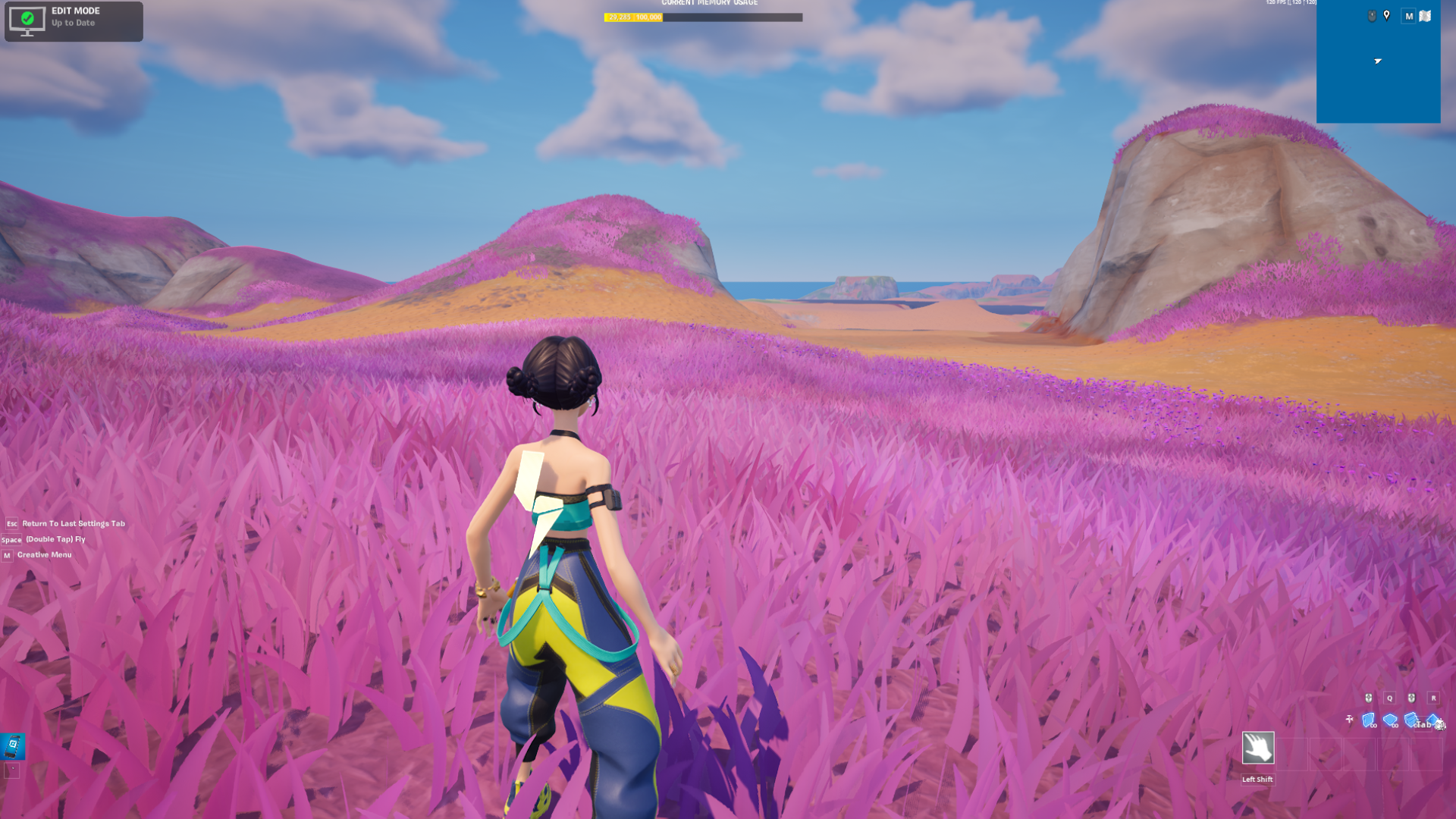
Task: Click the waypoint marker pin icon
Action: tap(1387, 15)
